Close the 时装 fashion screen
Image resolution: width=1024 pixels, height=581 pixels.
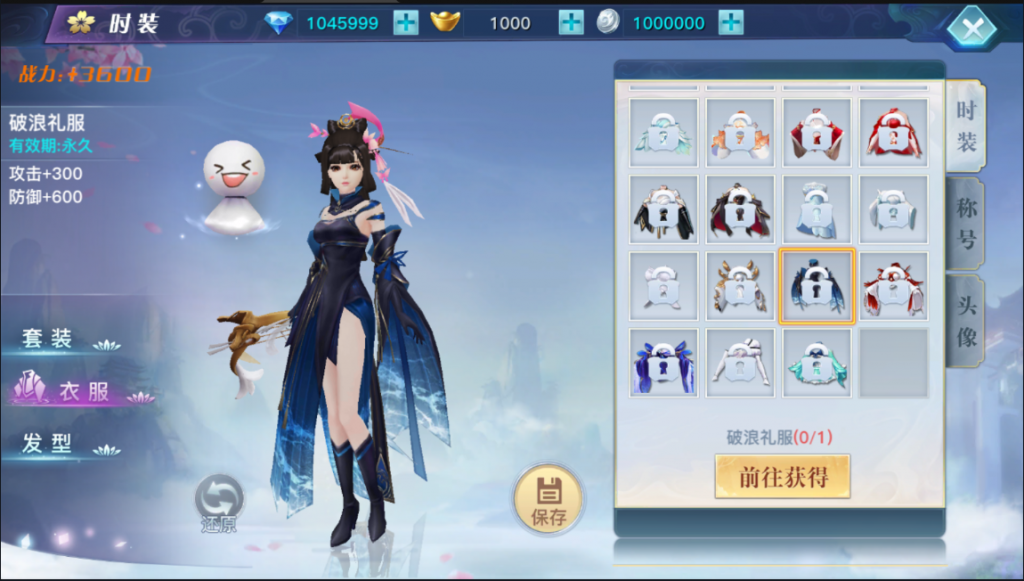[971, 27]
